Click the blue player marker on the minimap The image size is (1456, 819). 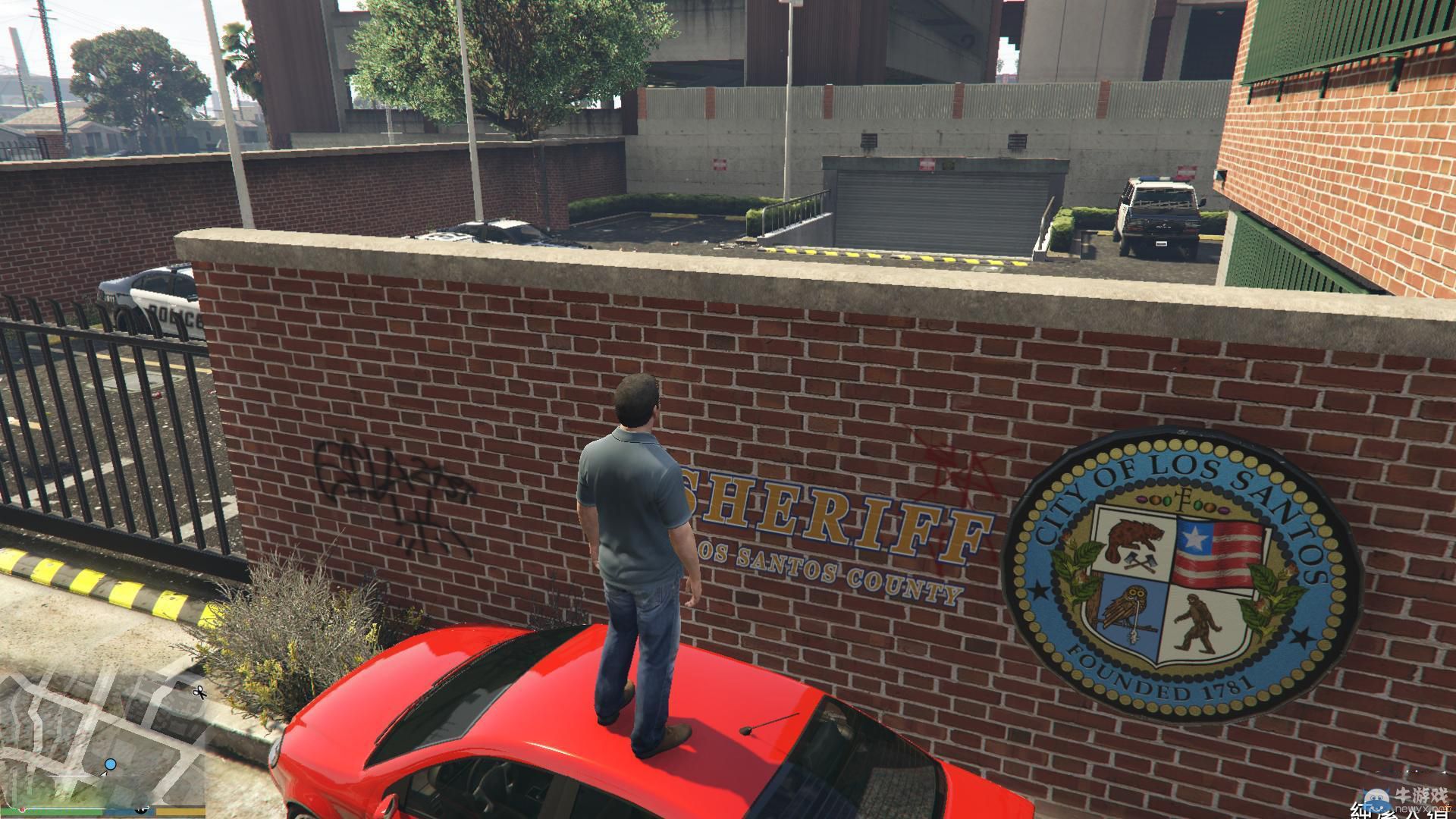(x=111, y=764)
